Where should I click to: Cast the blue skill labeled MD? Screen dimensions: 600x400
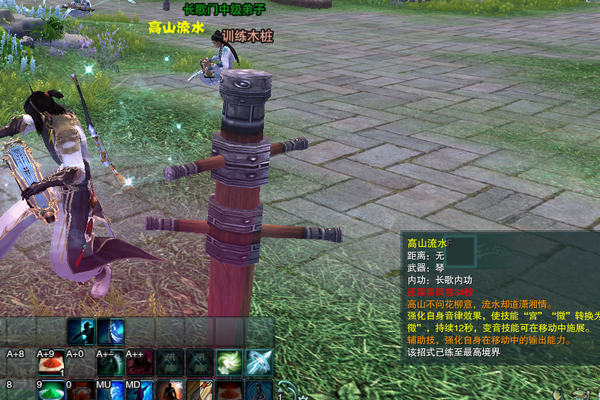140,389
